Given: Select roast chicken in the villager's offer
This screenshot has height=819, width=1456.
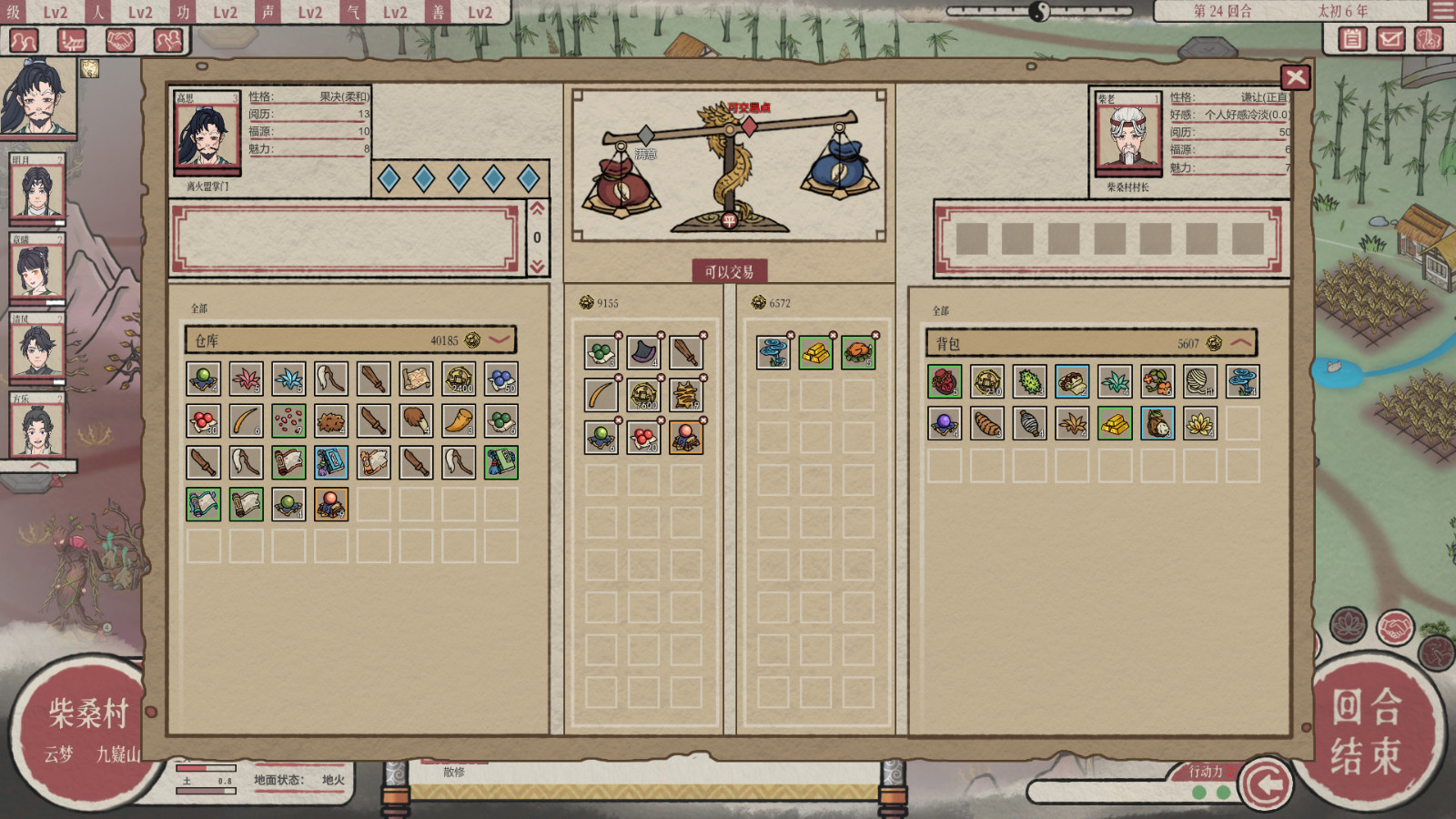Looking at the screenshot, I should (x=857, y=352).
